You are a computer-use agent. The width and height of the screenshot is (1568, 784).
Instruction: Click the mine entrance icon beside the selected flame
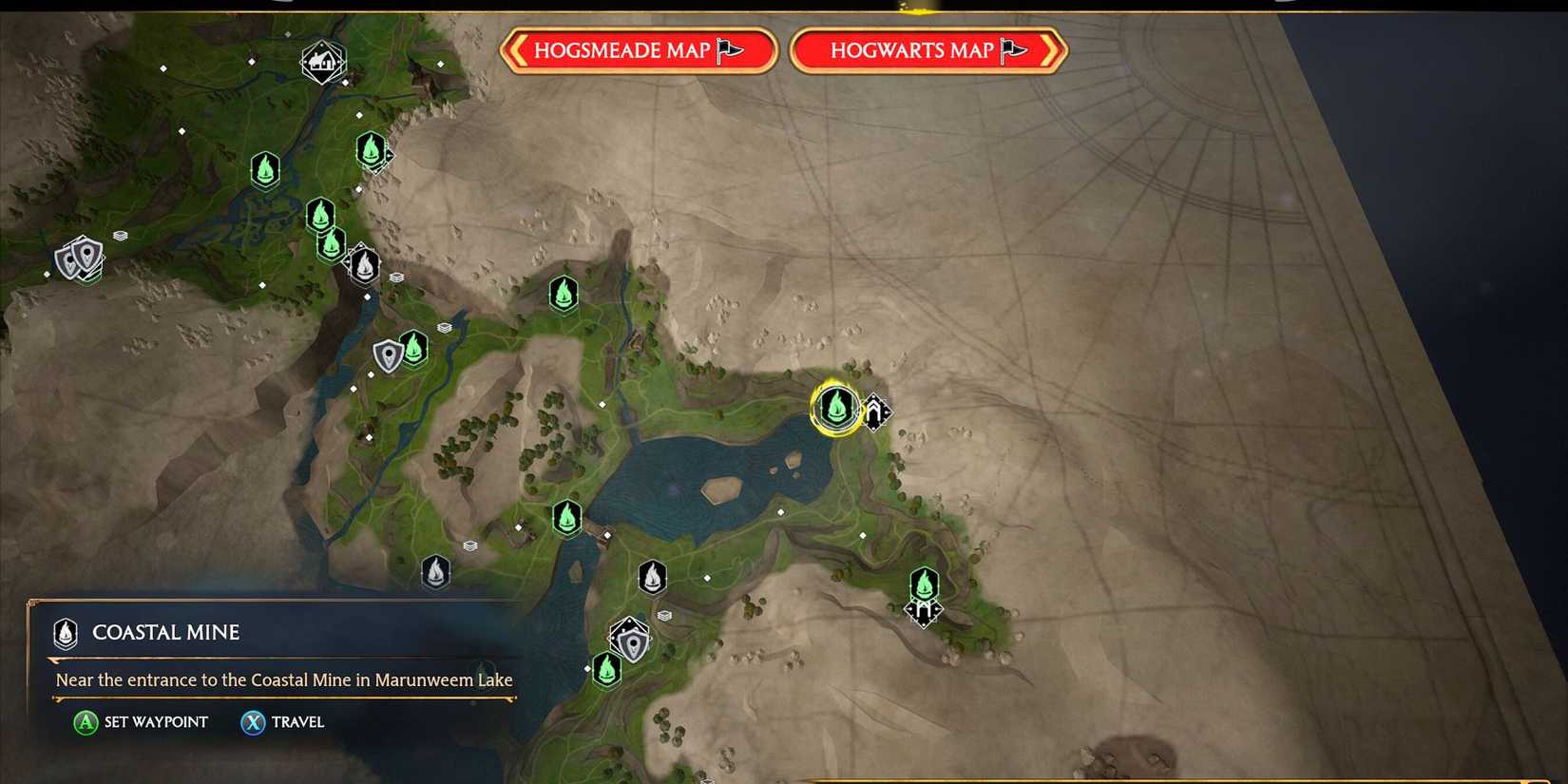tap(874, 413)
